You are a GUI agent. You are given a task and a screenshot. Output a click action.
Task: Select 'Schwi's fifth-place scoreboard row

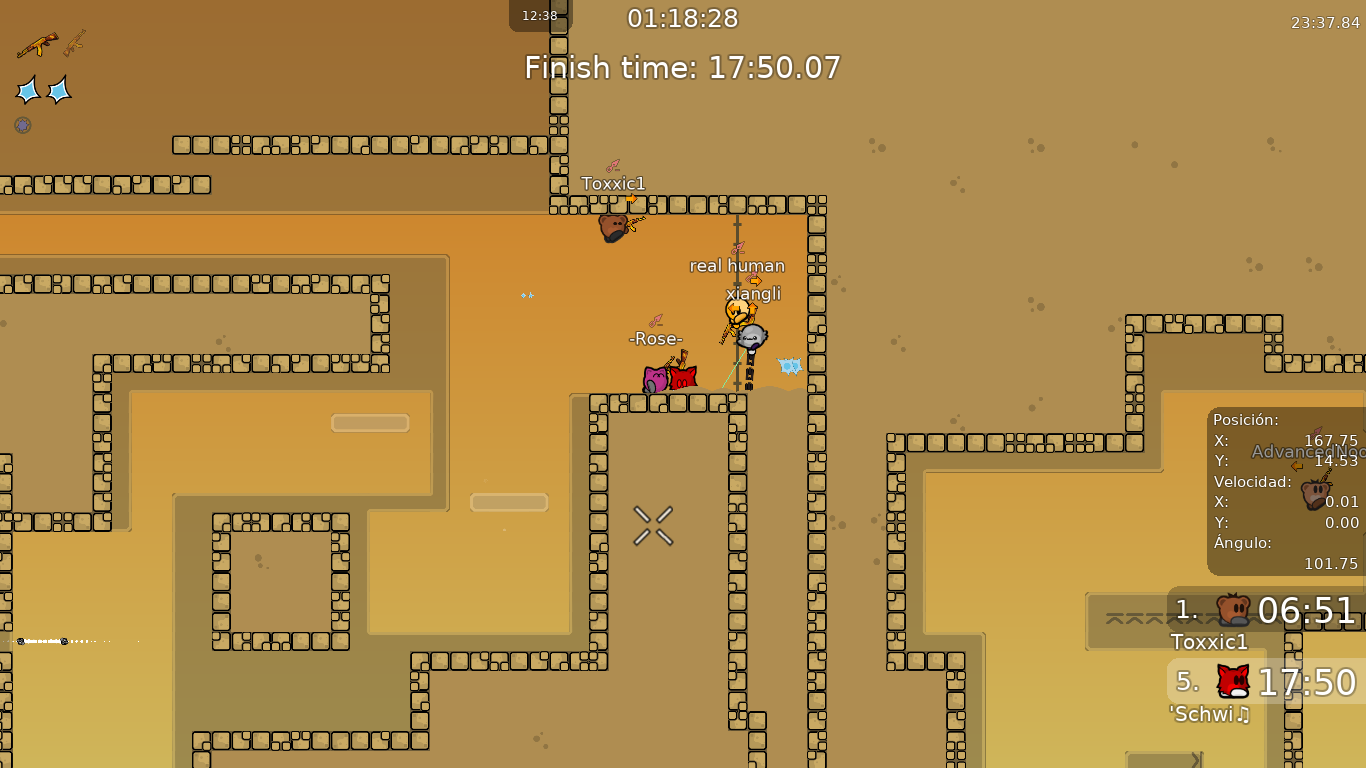click(1266, 682)
